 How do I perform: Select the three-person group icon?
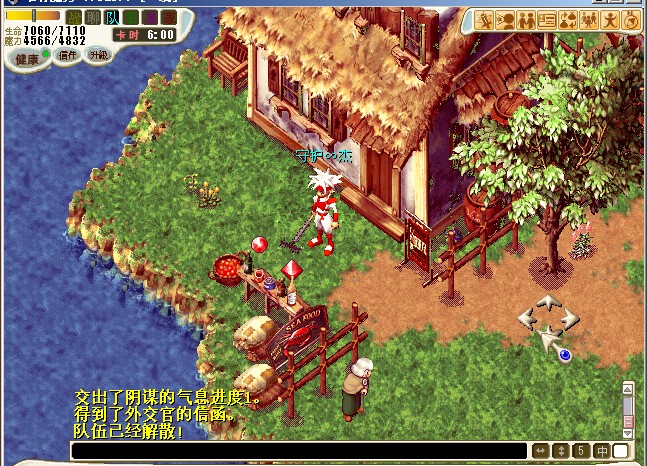pos(588,20)
